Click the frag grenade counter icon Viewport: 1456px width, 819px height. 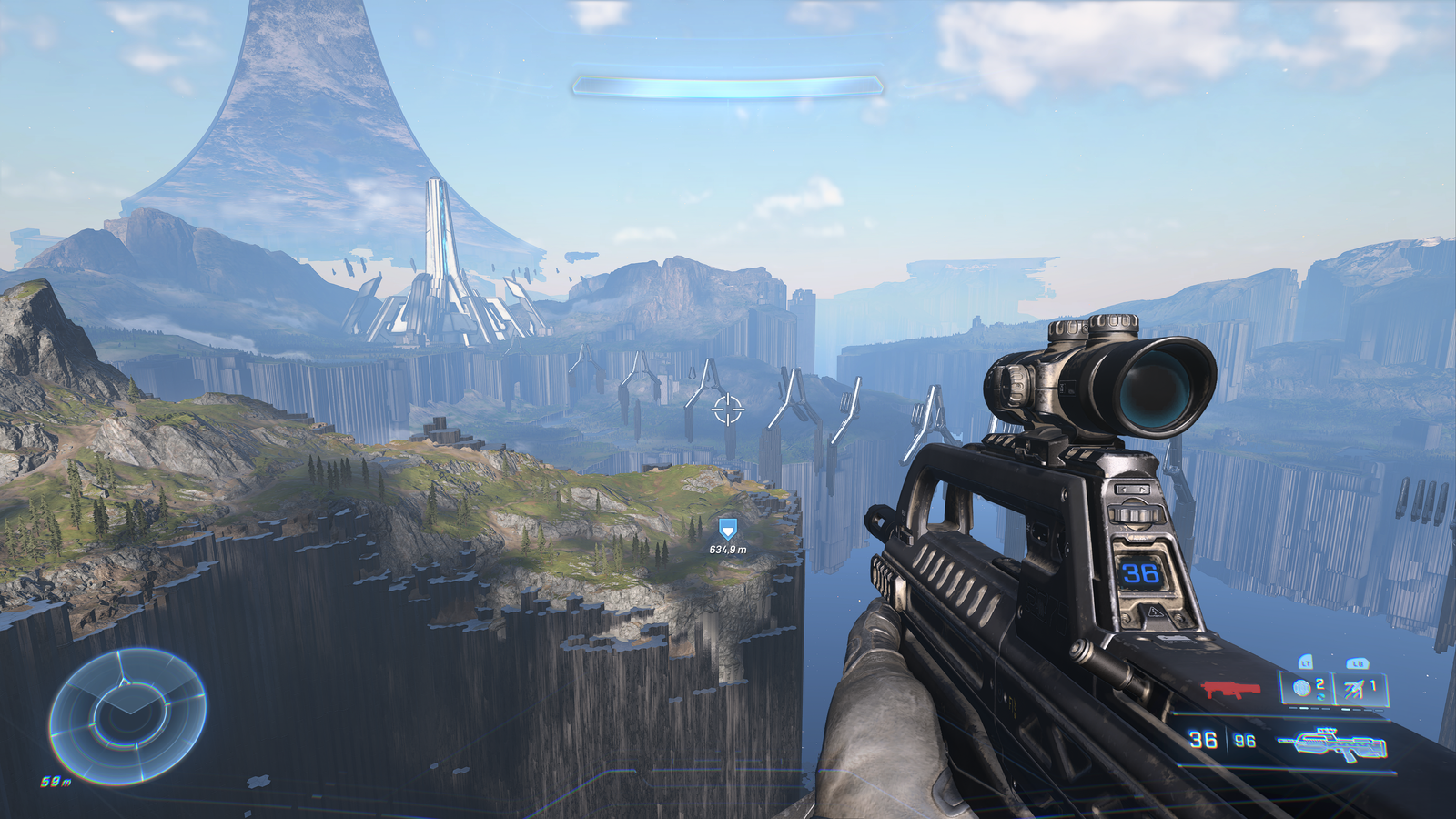pos(1301,689)
